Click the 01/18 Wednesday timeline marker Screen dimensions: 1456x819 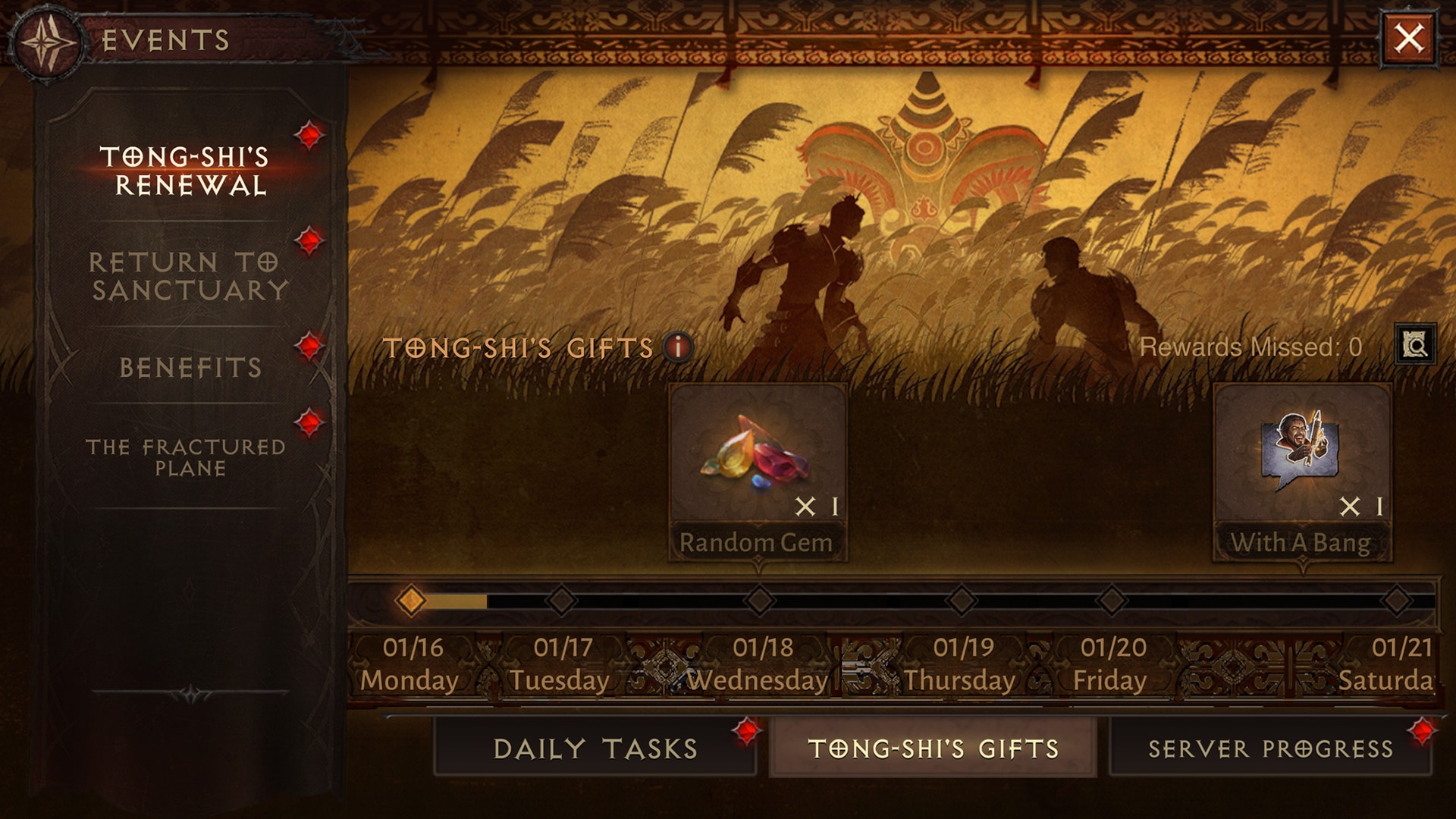(760, 601)
